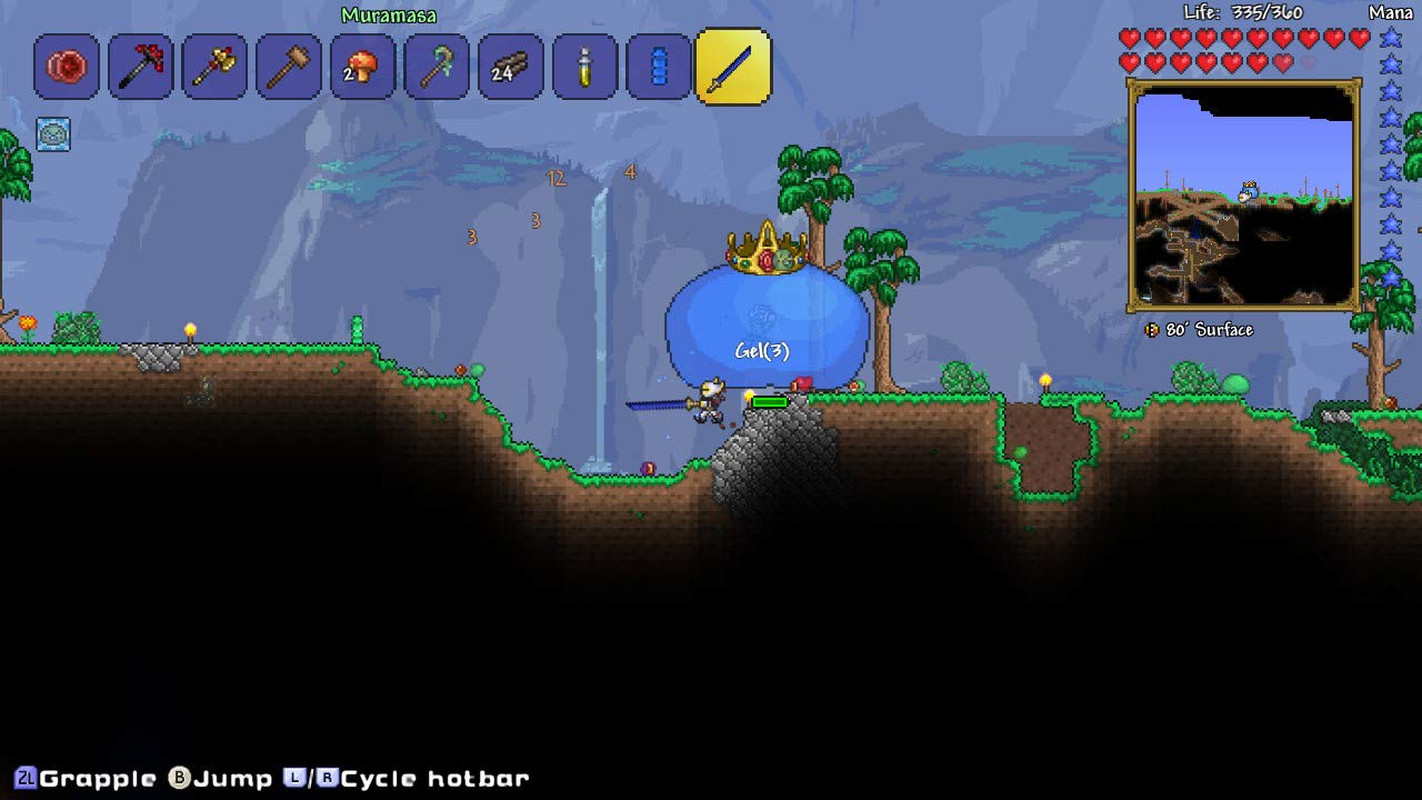Click the highlighted Muramasa sword slot
This screenshot has height=800, width=1422.
[733, 67]
